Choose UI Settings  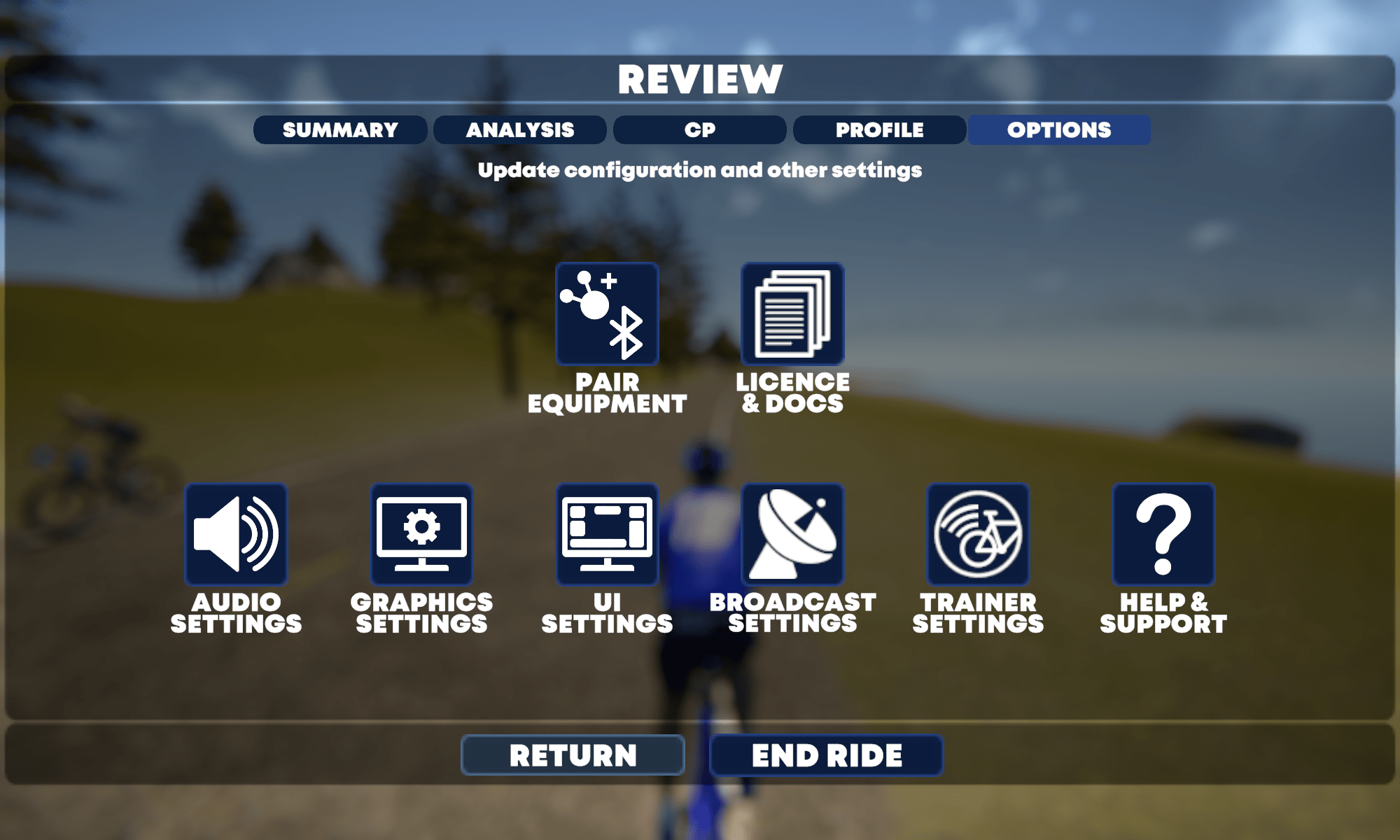(x=607, y=535)
